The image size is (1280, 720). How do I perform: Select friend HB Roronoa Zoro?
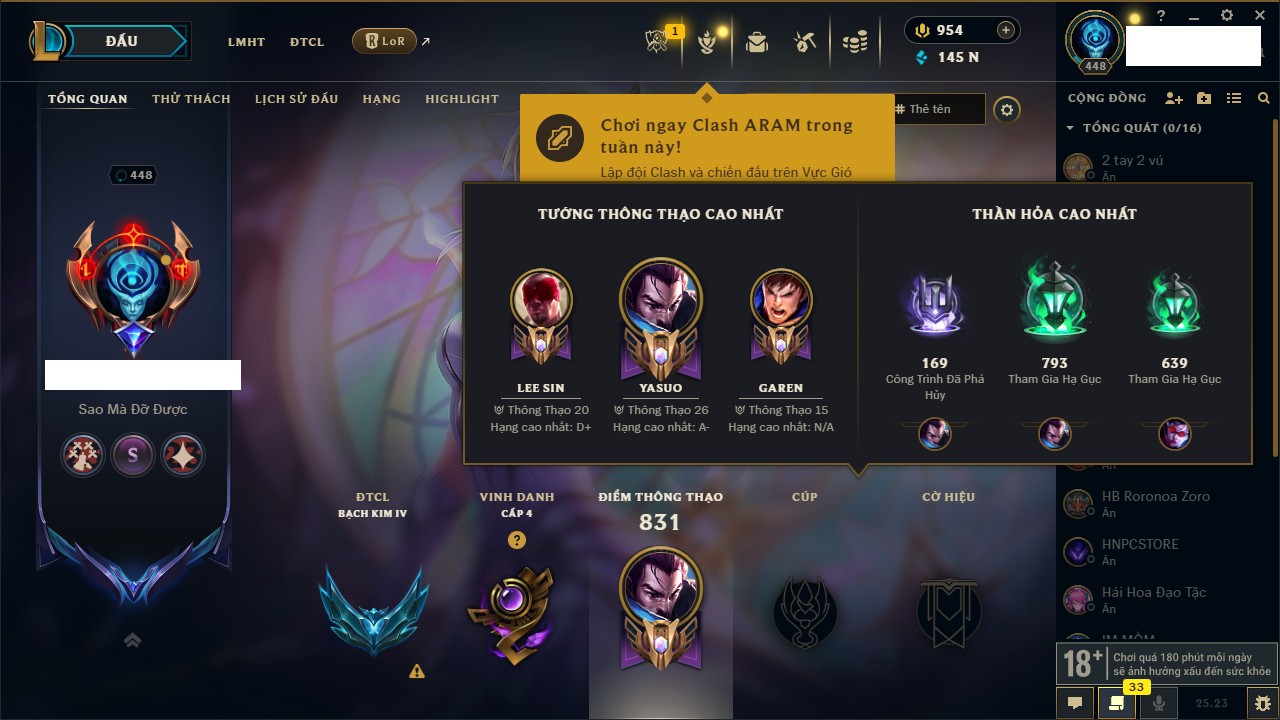coord(1155,497)
